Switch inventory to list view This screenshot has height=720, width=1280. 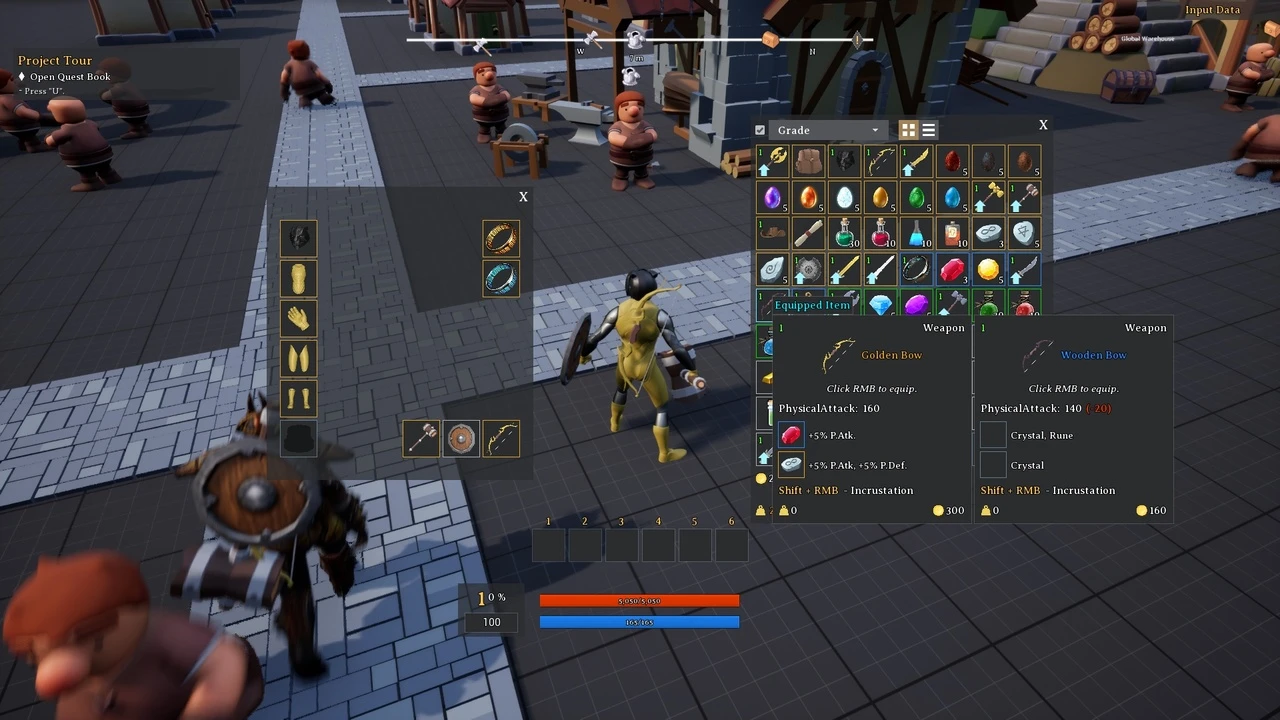click(x=929, y=130)
